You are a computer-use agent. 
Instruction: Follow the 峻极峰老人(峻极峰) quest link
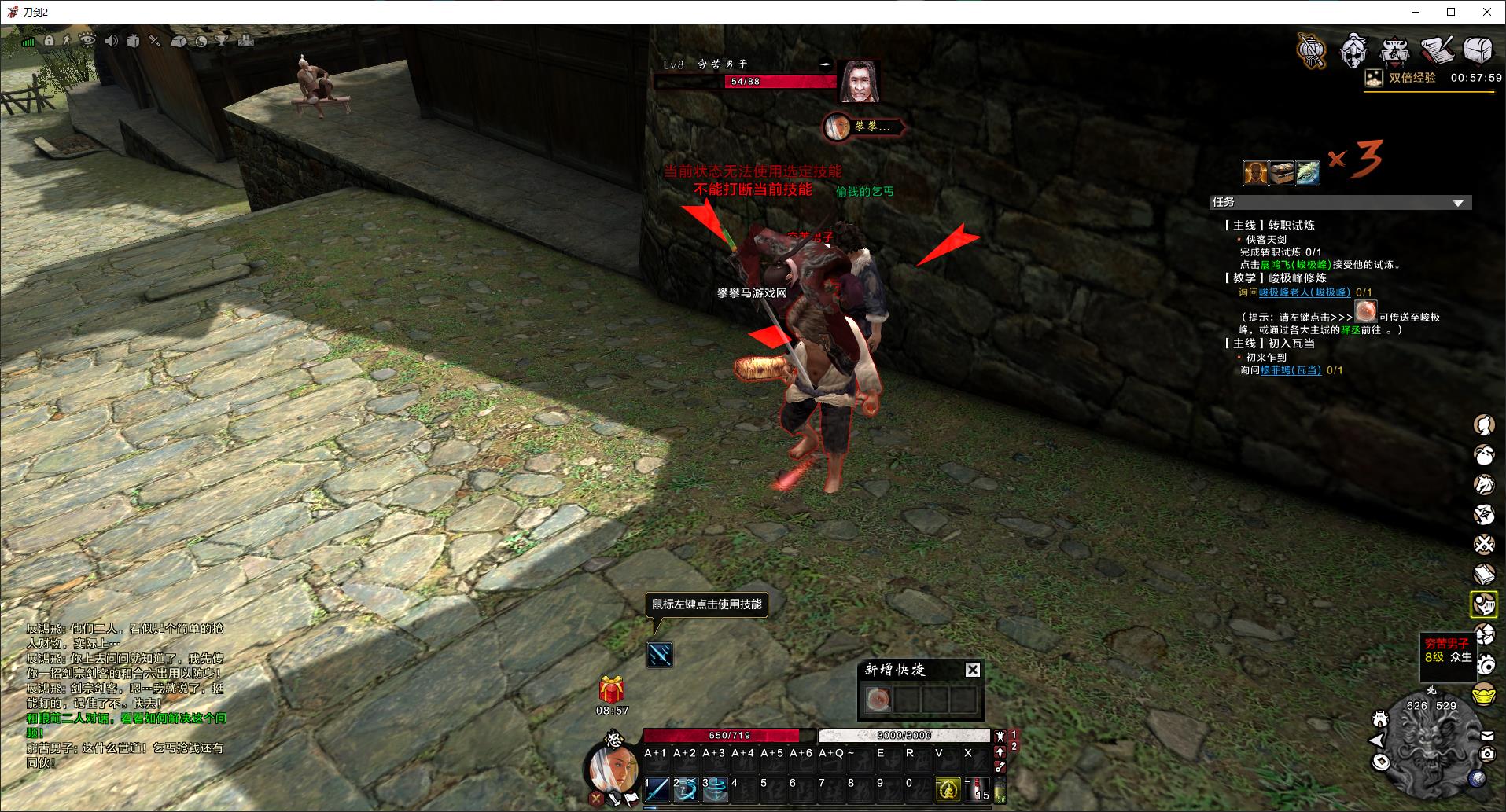tap(1305, 292)
